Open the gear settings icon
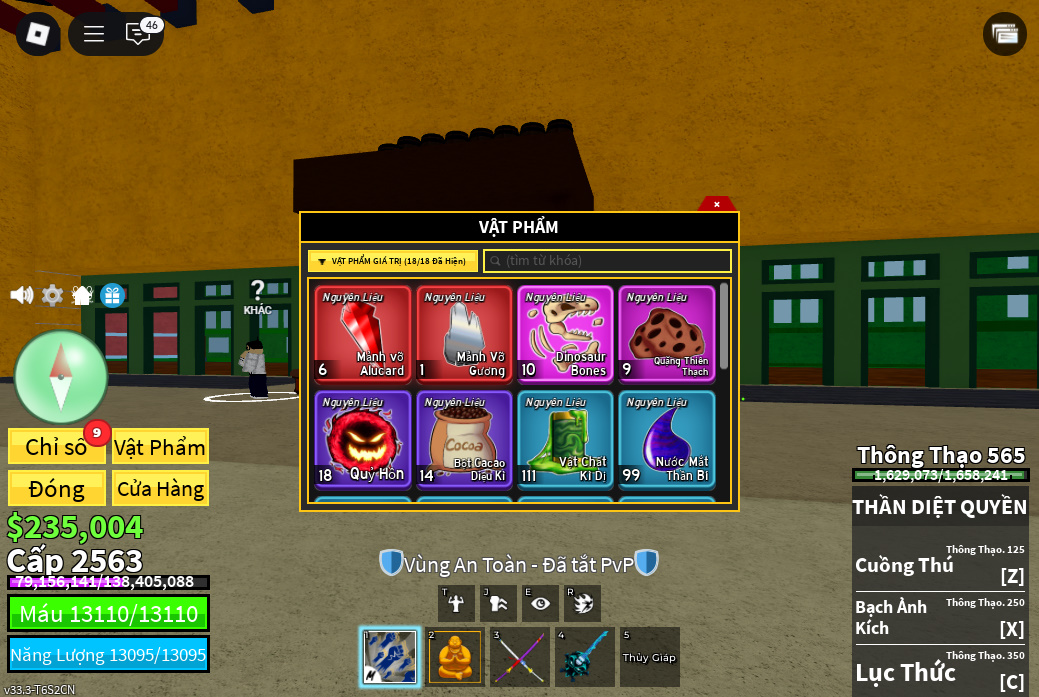 (52, 296)
